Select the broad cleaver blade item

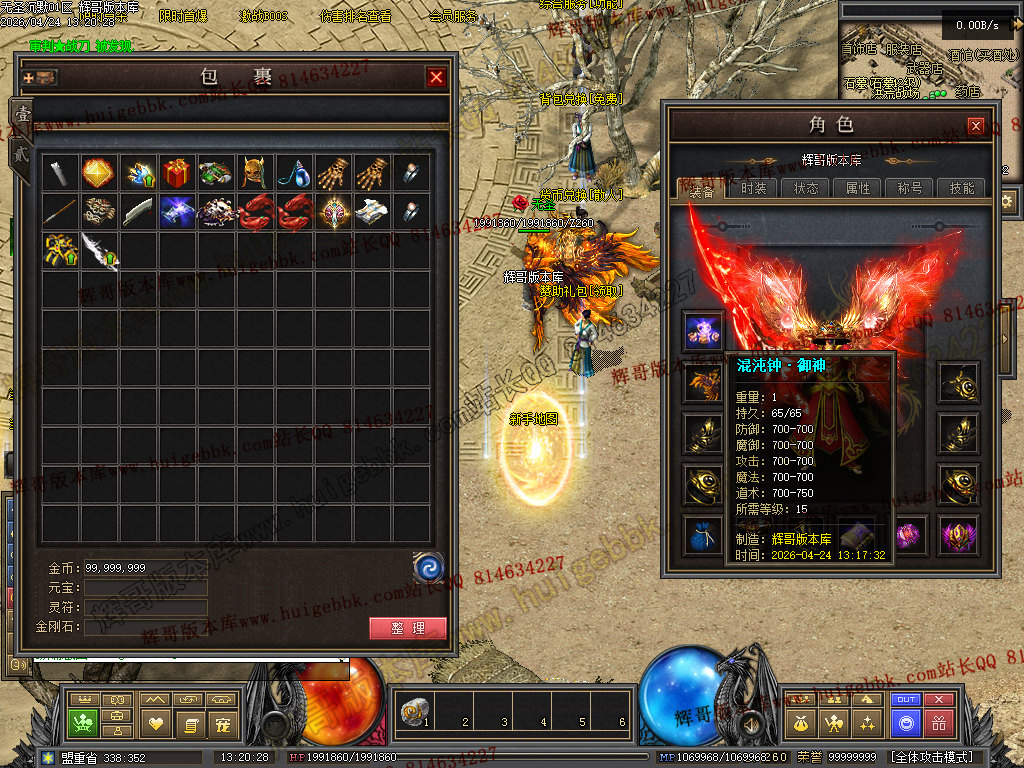138,212
